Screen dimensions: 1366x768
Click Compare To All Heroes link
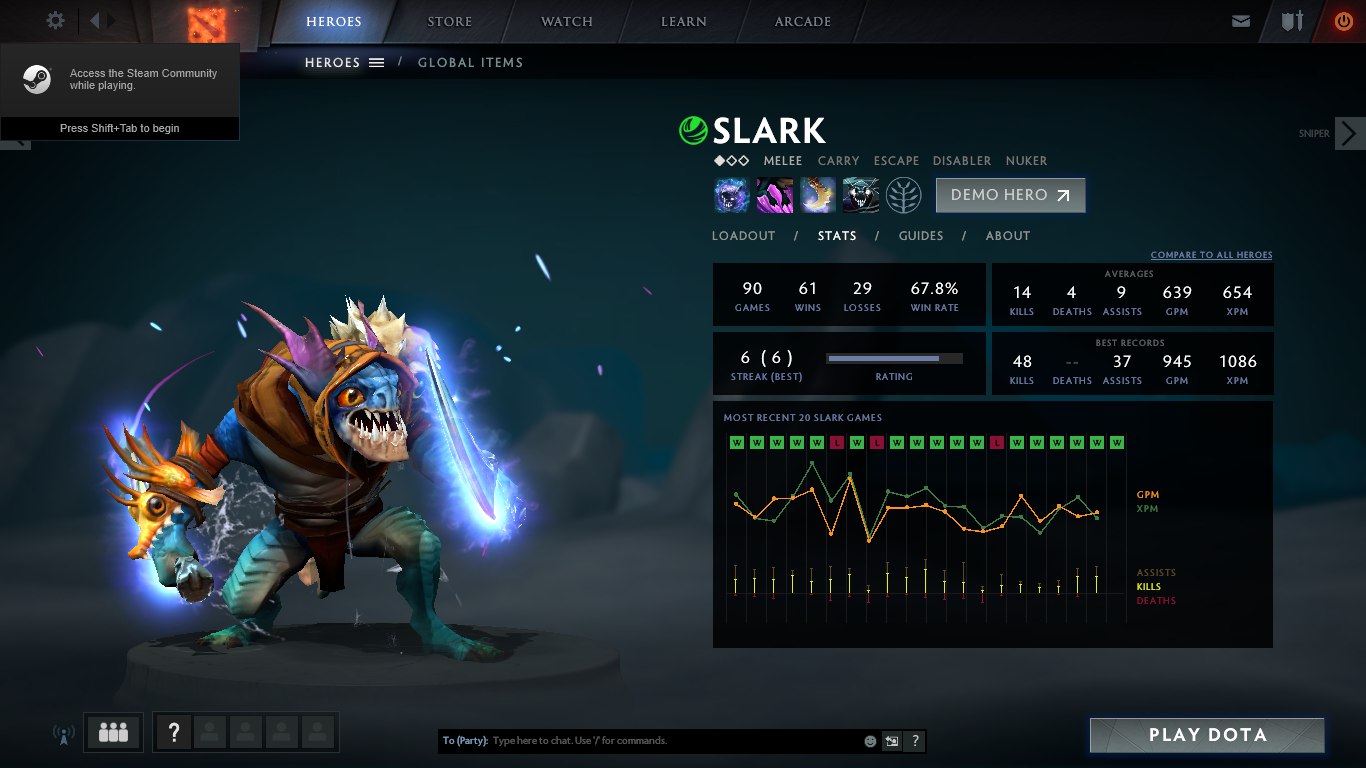pyautogui.click(x=1211, y=255)
